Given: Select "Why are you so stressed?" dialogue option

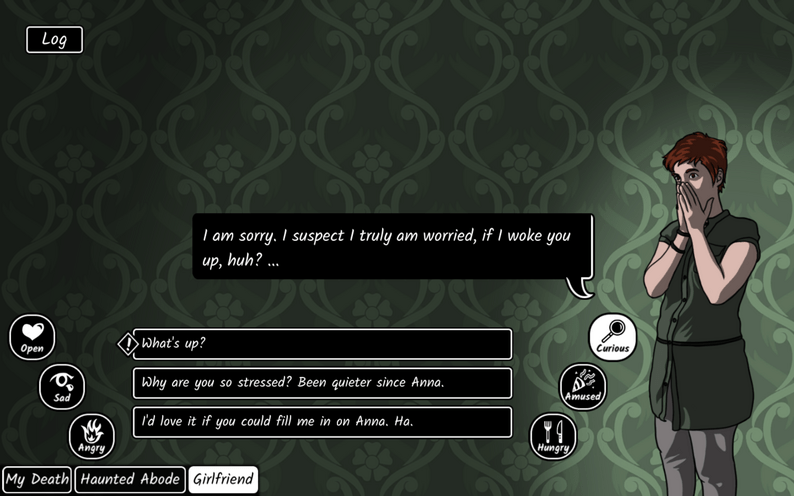Looking at the screenshot, I should [x=322, y=383].
